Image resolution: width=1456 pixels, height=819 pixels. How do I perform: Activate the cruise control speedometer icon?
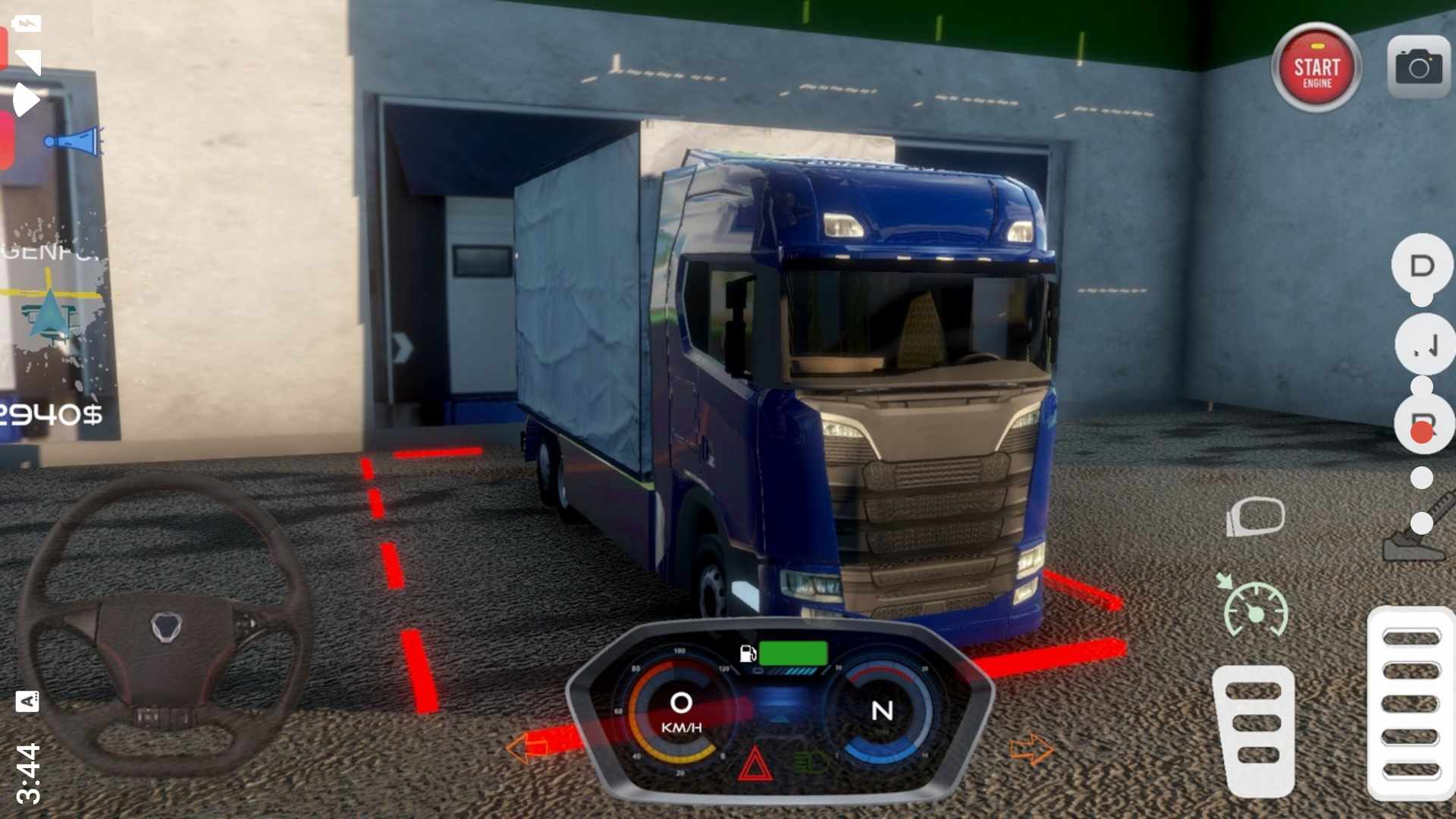click(x=1255, y=607)
